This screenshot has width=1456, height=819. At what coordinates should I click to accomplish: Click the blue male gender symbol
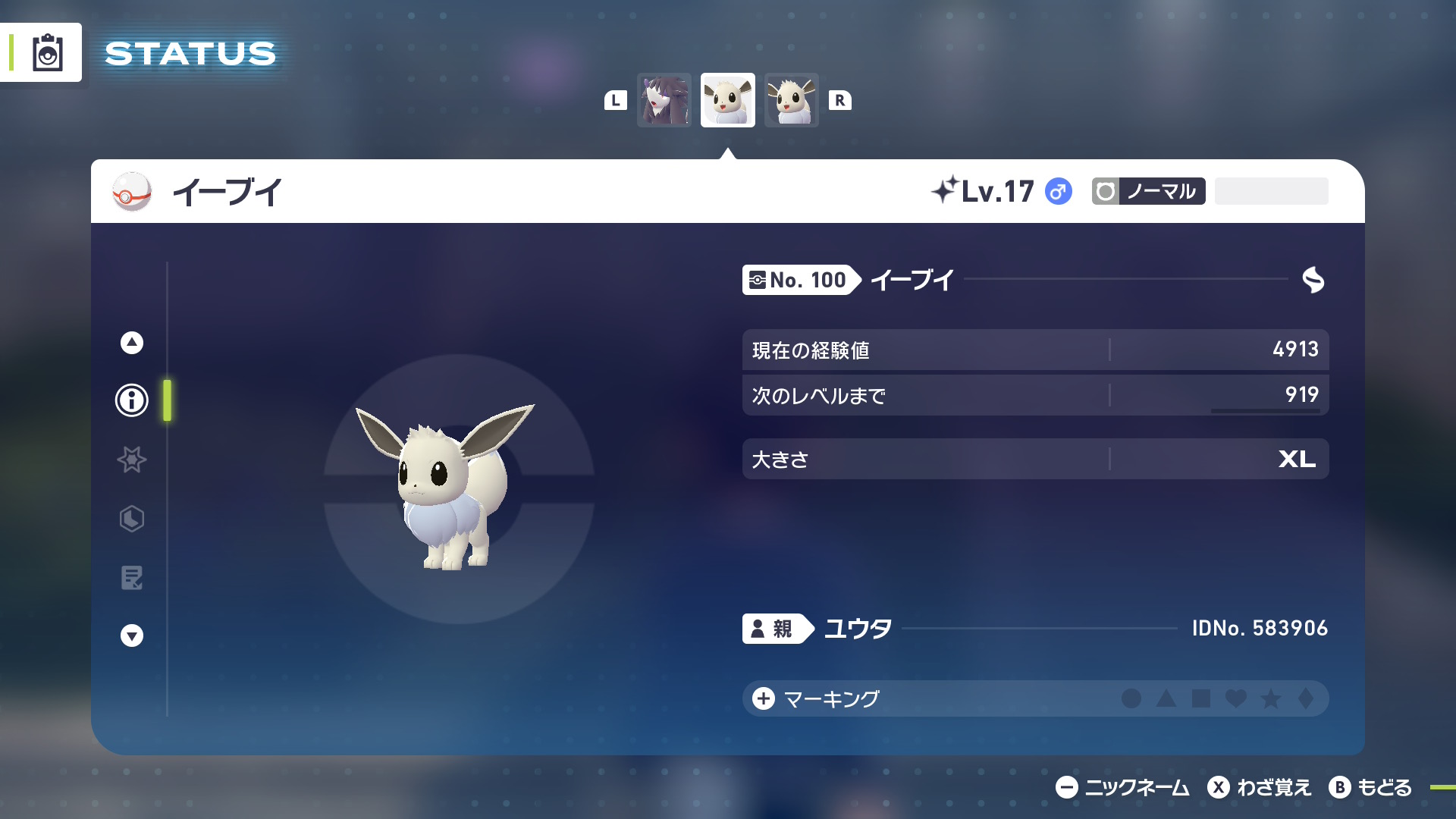pos(1059,192)
